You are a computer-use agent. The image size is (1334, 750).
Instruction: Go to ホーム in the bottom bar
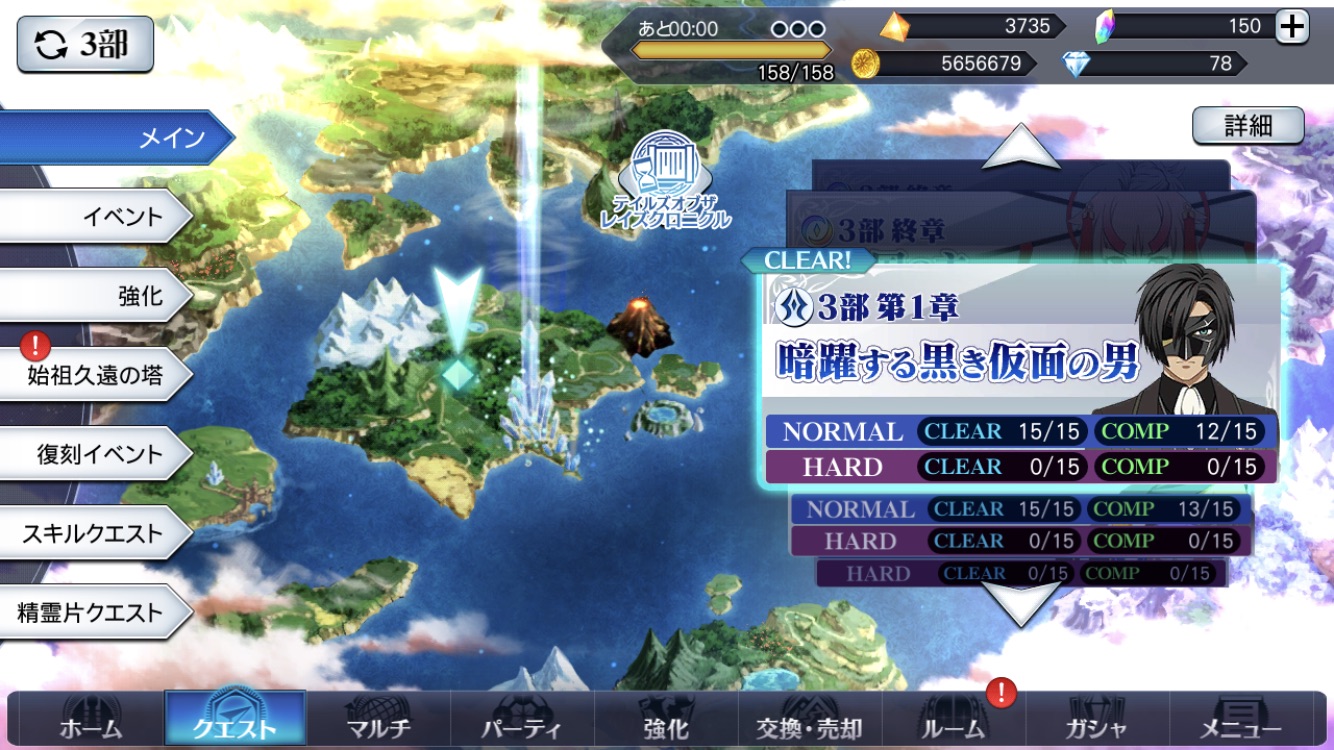[91, 725]
